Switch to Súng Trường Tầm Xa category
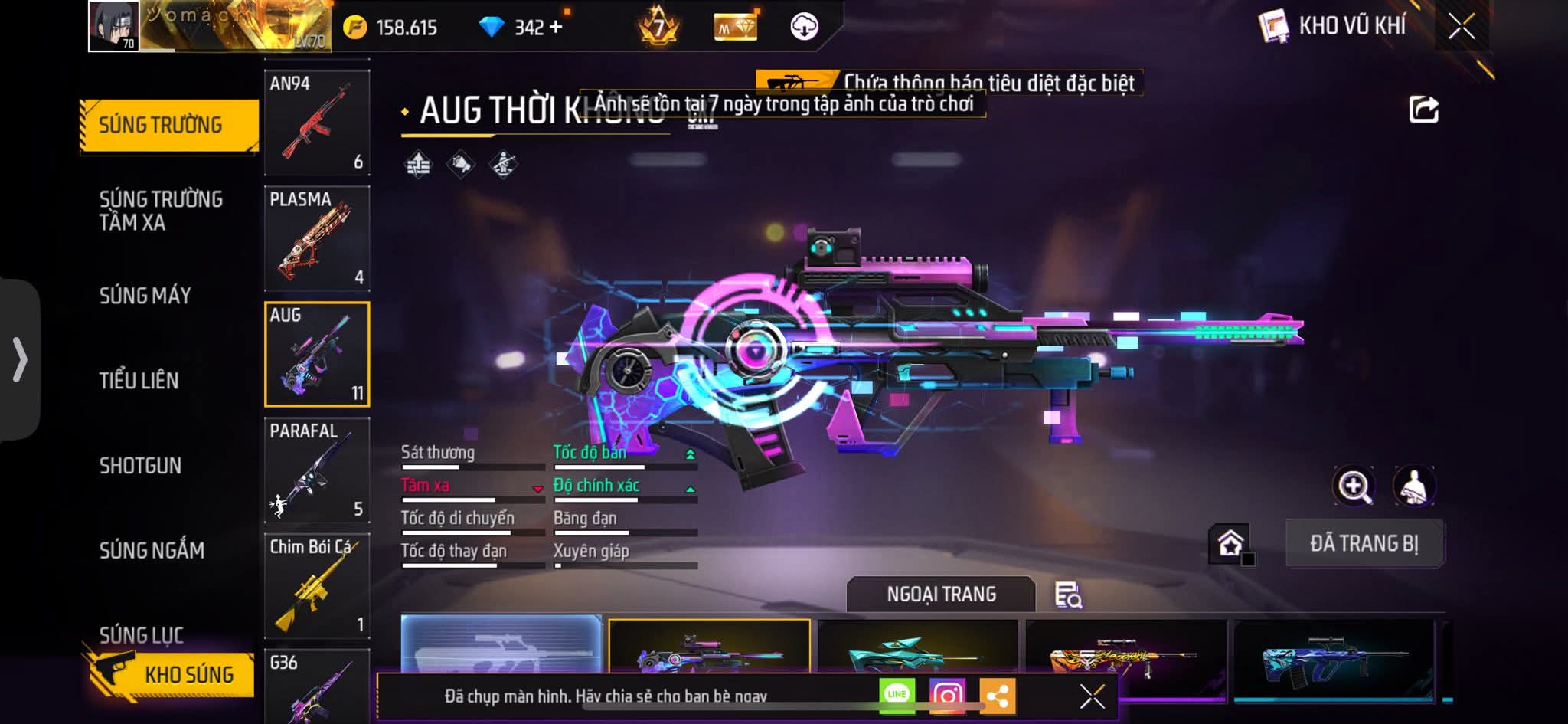Viewport: 1568px width, 724px height. (161, 211)
